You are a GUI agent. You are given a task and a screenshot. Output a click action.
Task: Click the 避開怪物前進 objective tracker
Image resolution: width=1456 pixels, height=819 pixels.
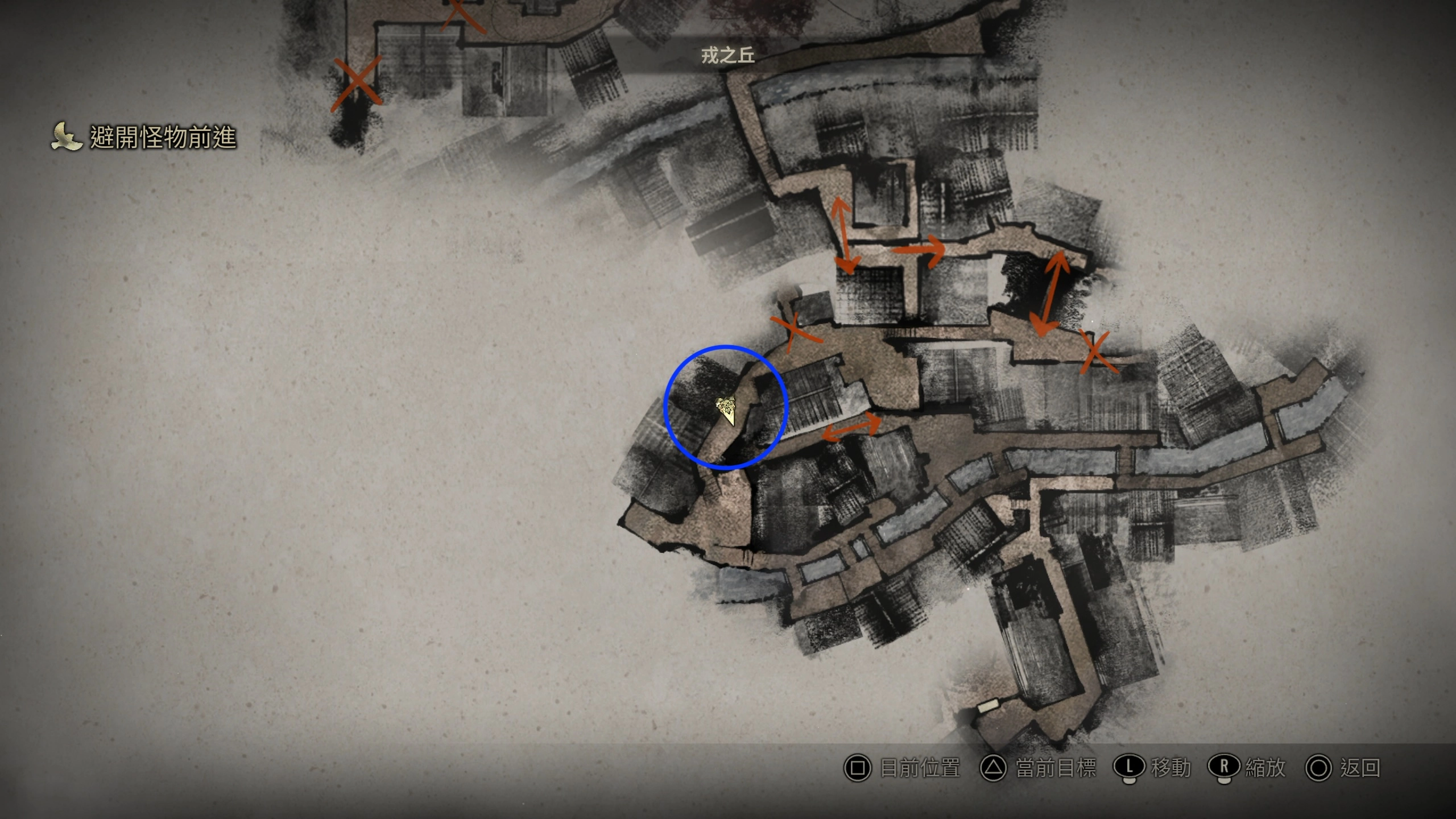(144, 137)
